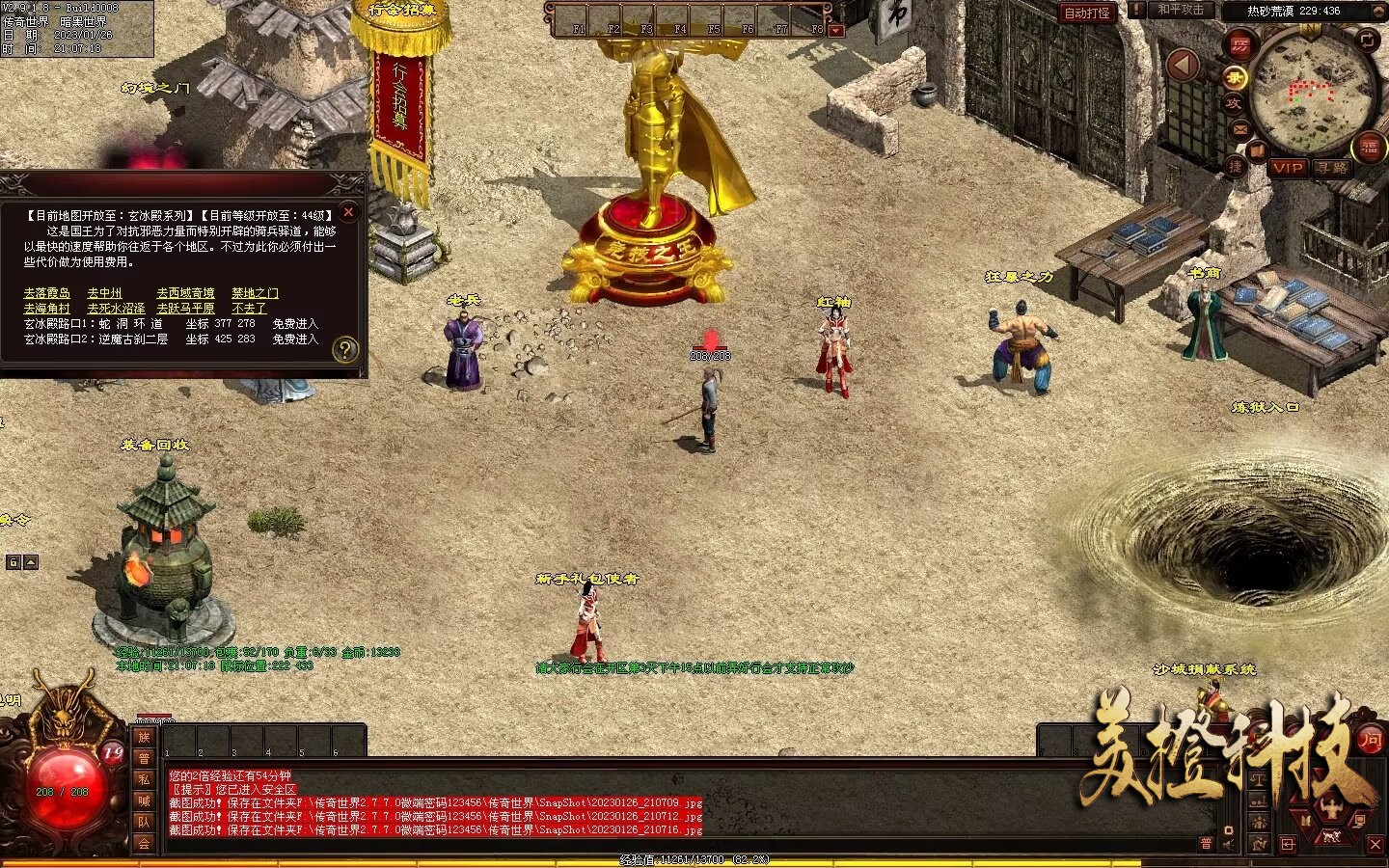Open the VIP panel
This screenshot has width=1389, height=868.
pyautogui.click(x=1287, y=168)
